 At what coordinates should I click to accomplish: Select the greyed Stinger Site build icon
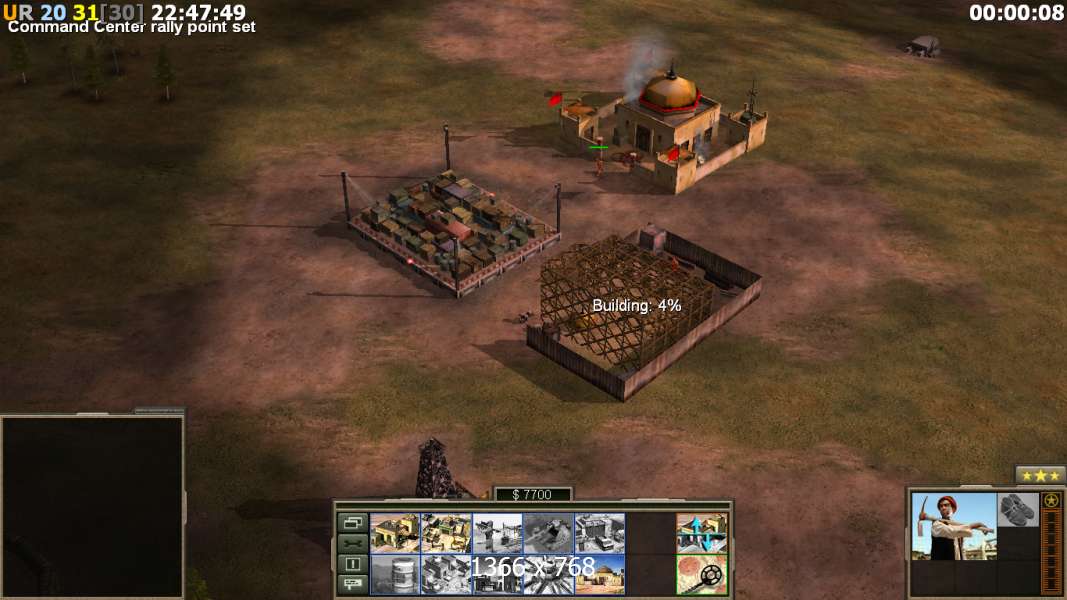tap(497, 533)
